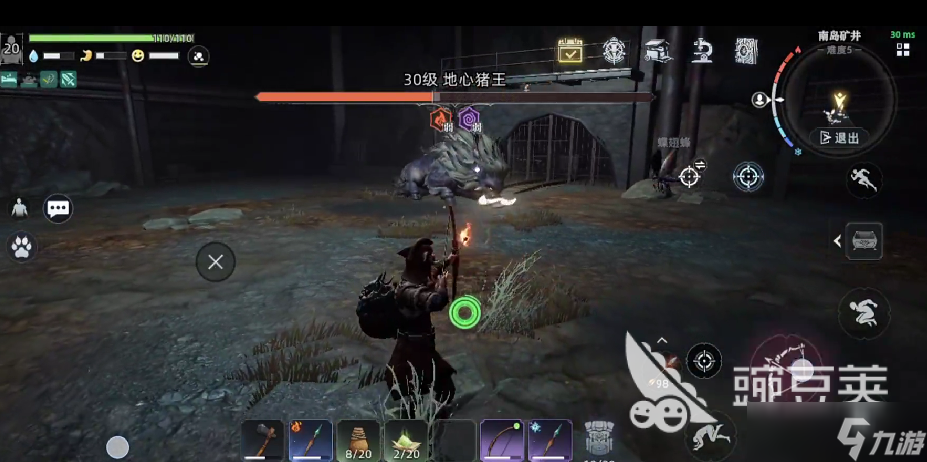Select the frost spear hotbar slot
Viewport: 927px width, 462px height.
pyautogui.click(x=550, y=440)
